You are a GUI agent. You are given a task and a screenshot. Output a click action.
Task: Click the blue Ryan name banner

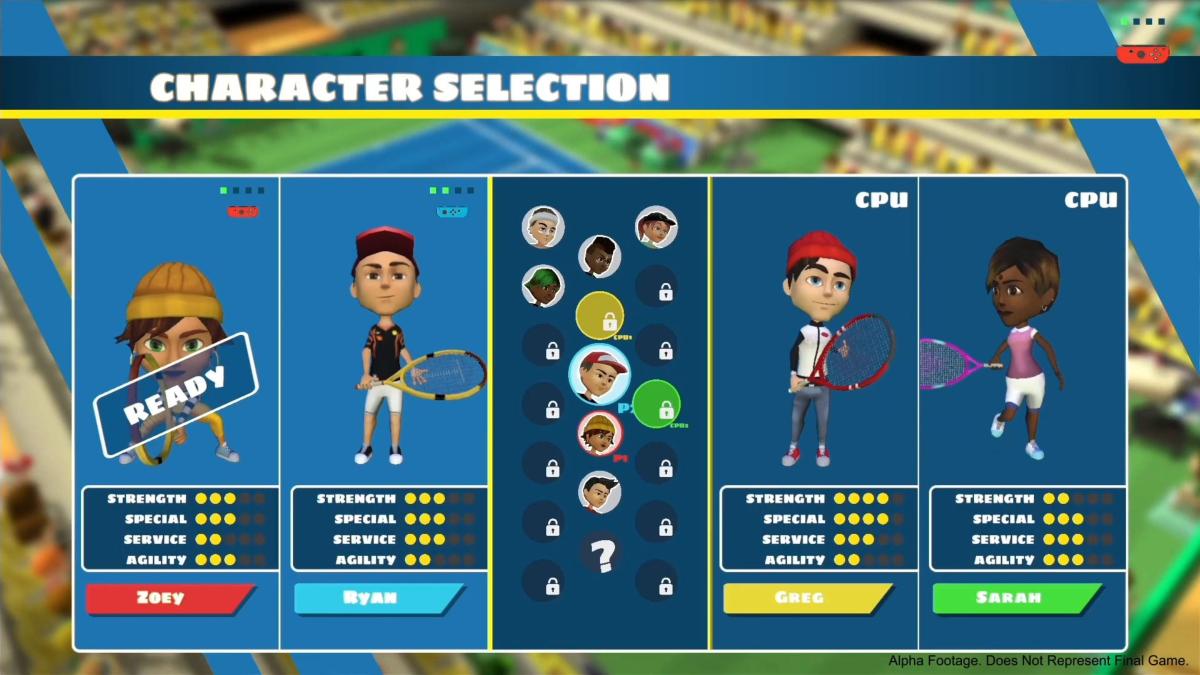point(378,598)
